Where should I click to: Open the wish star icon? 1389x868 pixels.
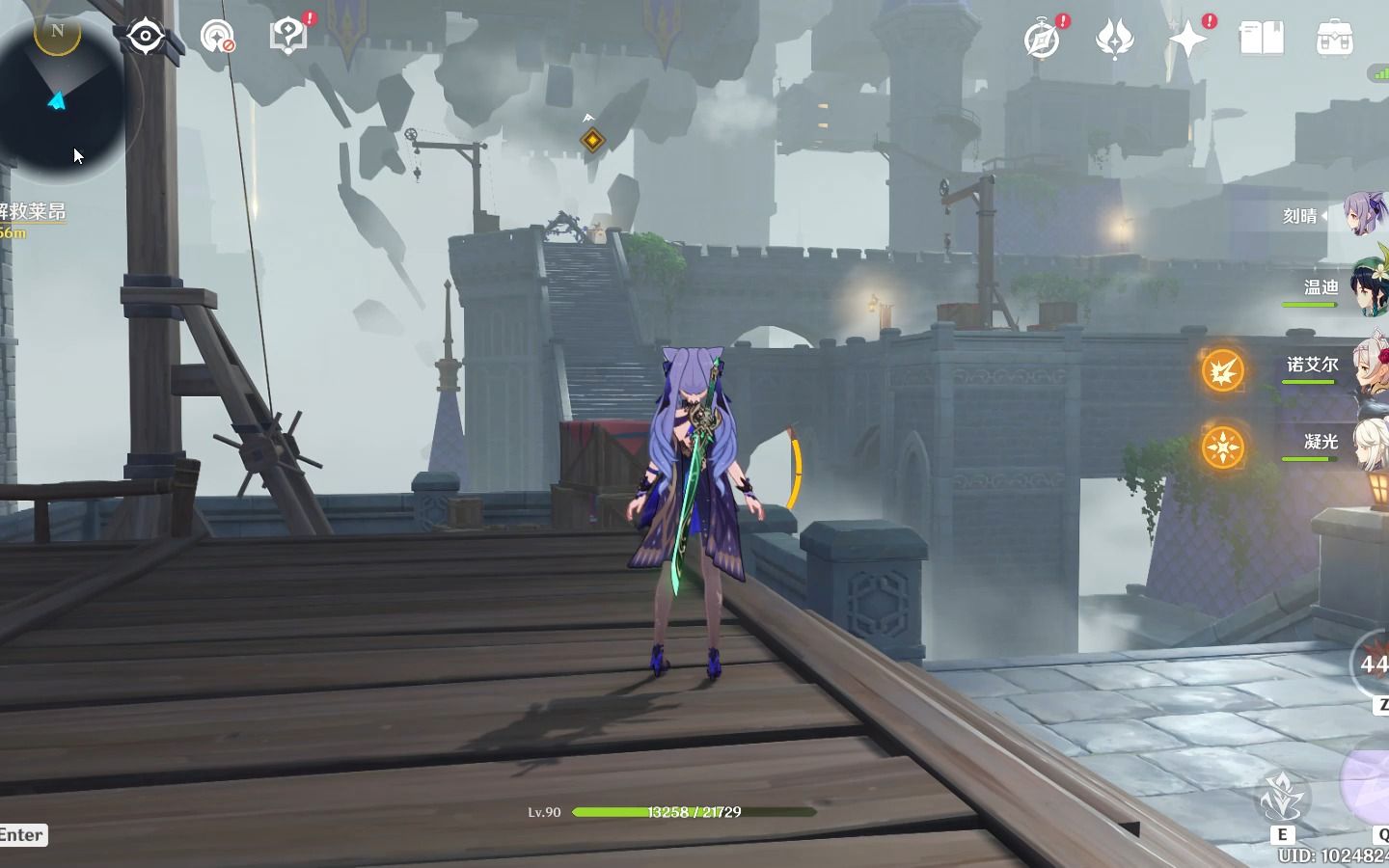1188,40
